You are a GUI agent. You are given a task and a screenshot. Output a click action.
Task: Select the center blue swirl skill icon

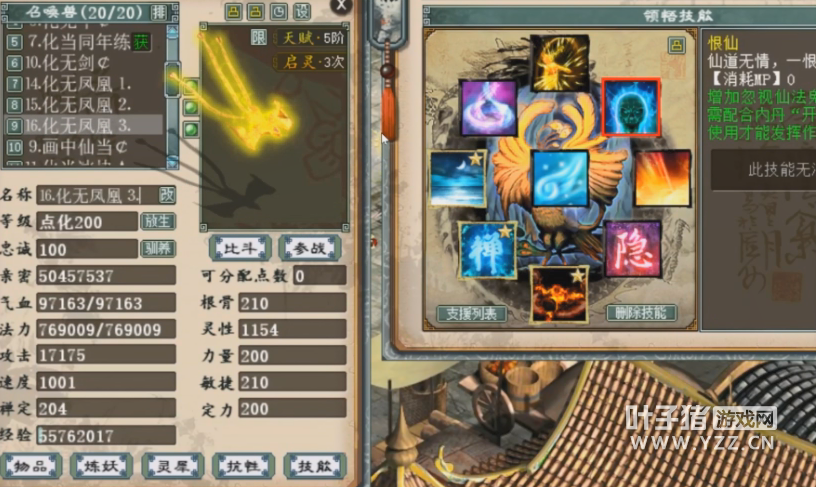(560, 178)
